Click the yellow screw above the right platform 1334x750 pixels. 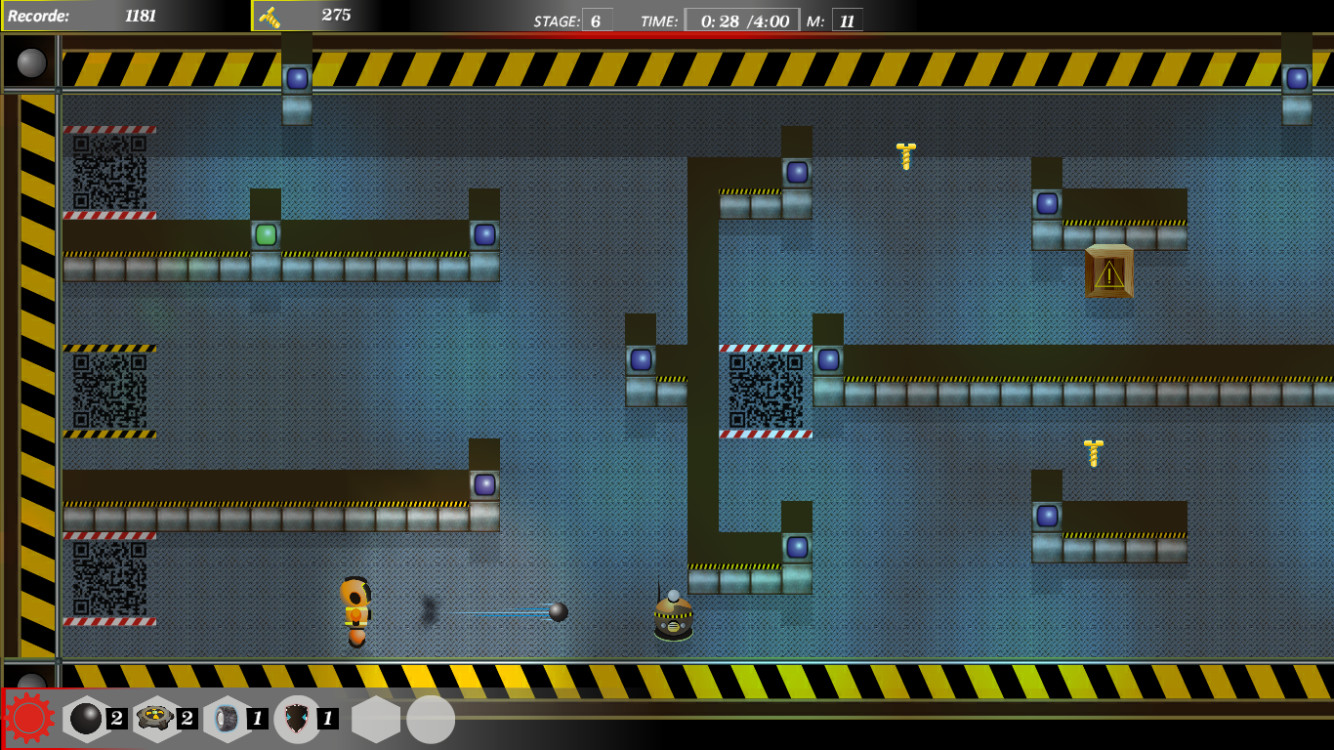pyautogui.click(x=1092, y=452)
